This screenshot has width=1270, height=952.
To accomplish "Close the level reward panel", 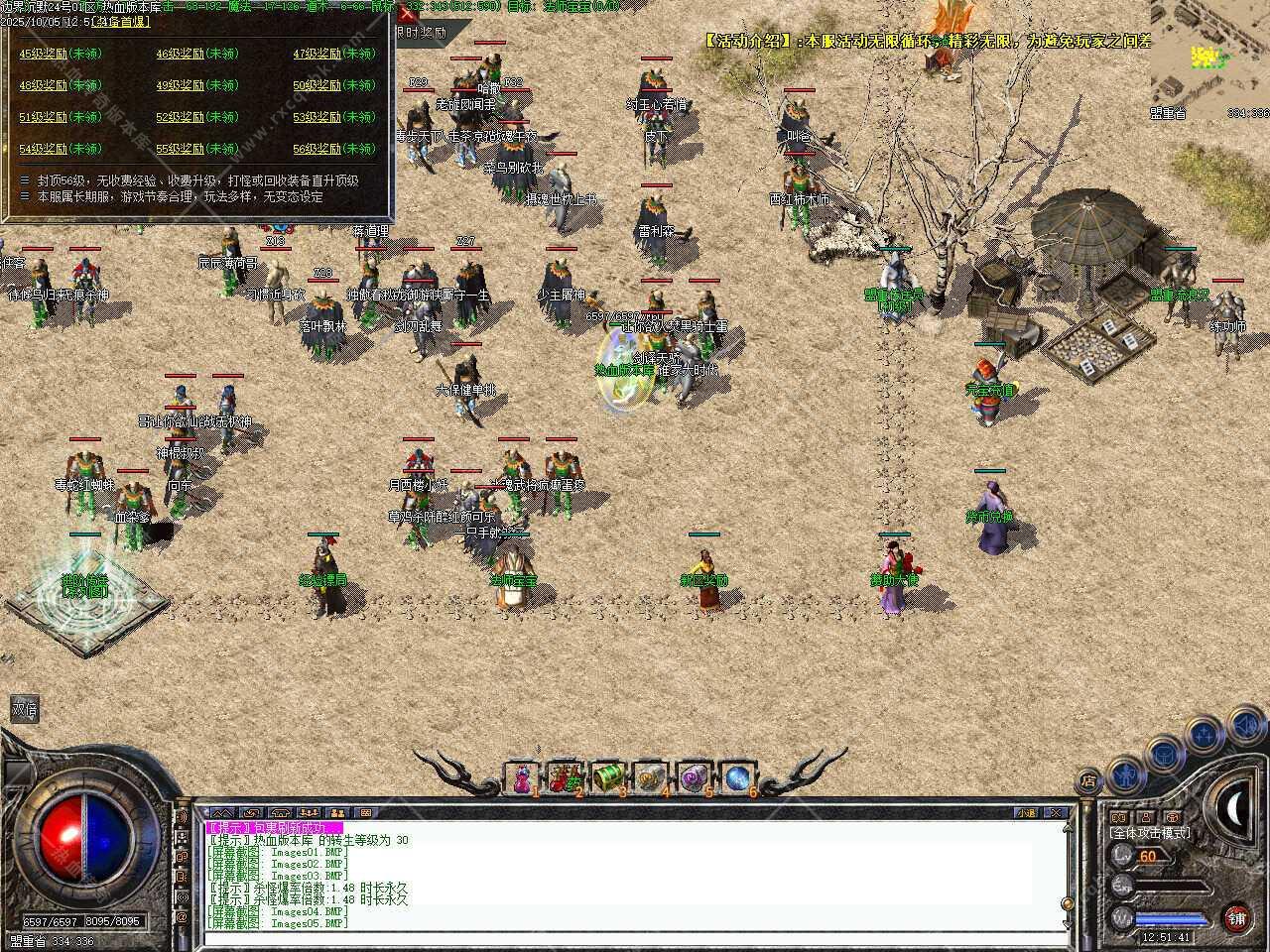I will pos(407,14).
